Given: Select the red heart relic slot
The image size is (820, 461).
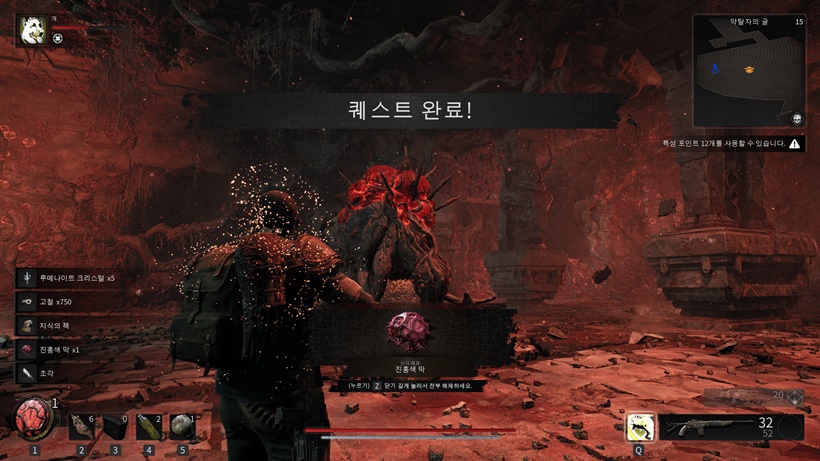Looking at the screenshot, I should pyautogui.click(x=34, y=418).
